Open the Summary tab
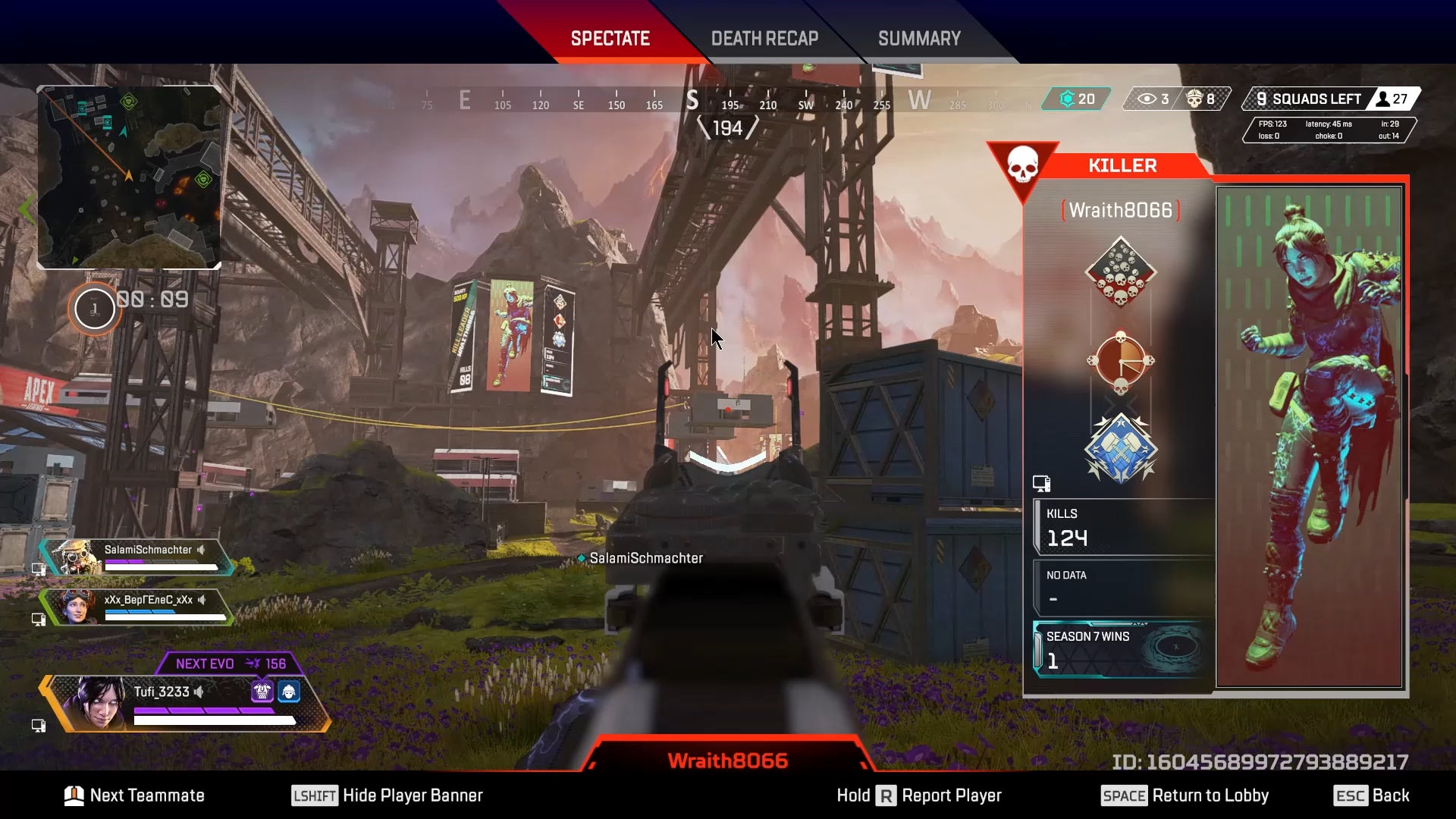 click(919, 39)
